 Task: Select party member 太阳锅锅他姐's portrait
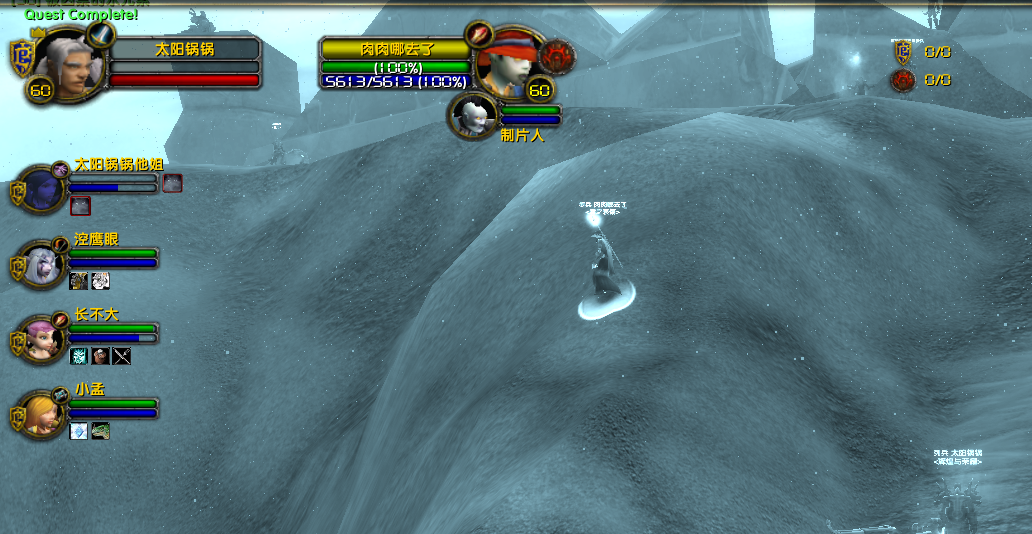[x=43, y=189]
